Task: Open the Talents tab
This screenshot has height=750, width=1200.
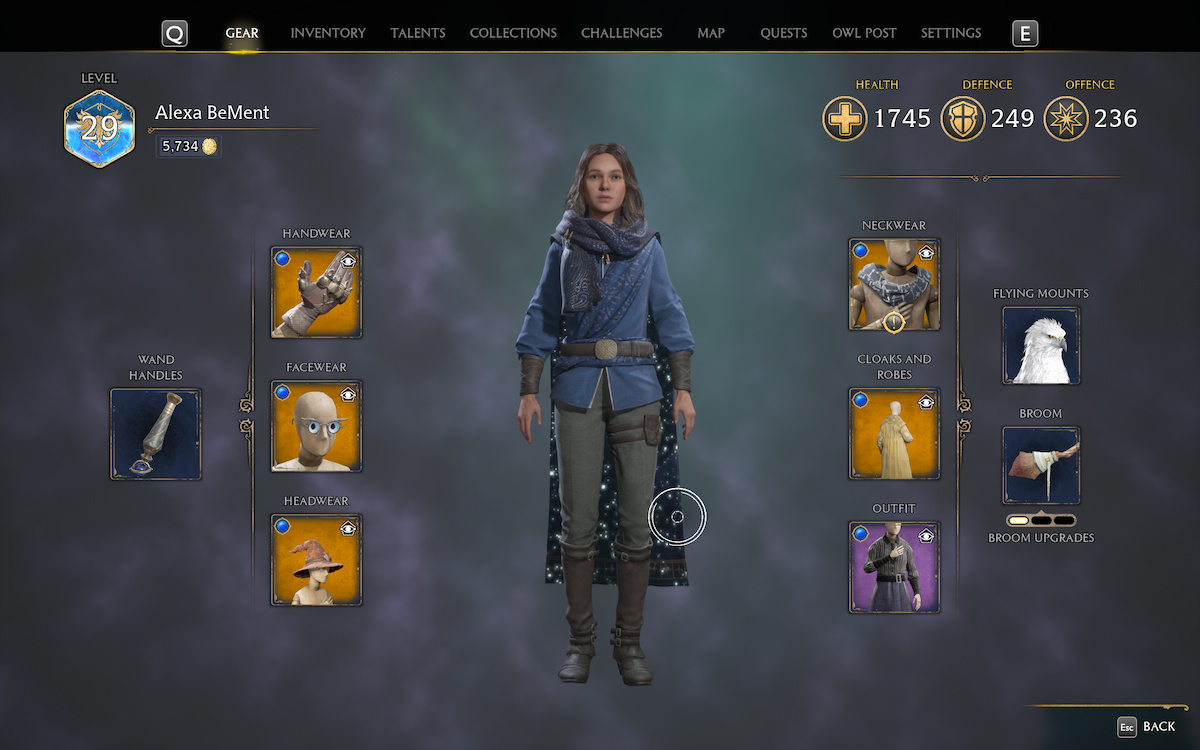Action: coord(418,33)
